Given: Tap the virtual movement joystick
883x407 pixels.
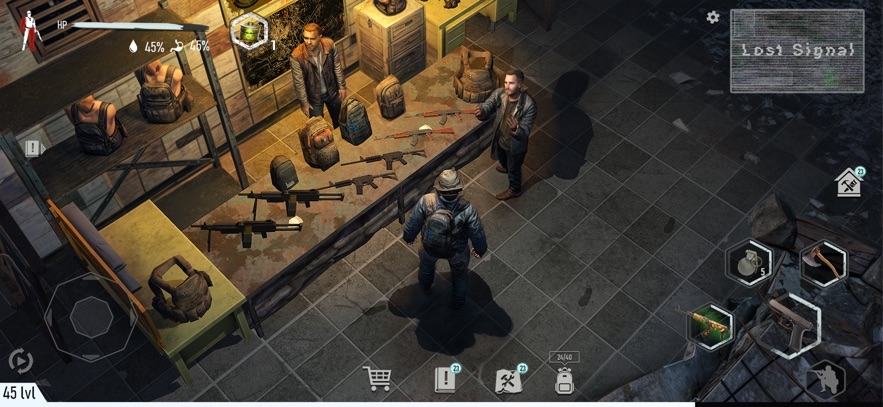Looking at the screenshot, I should pyautogui.click(x=90, y=318).
